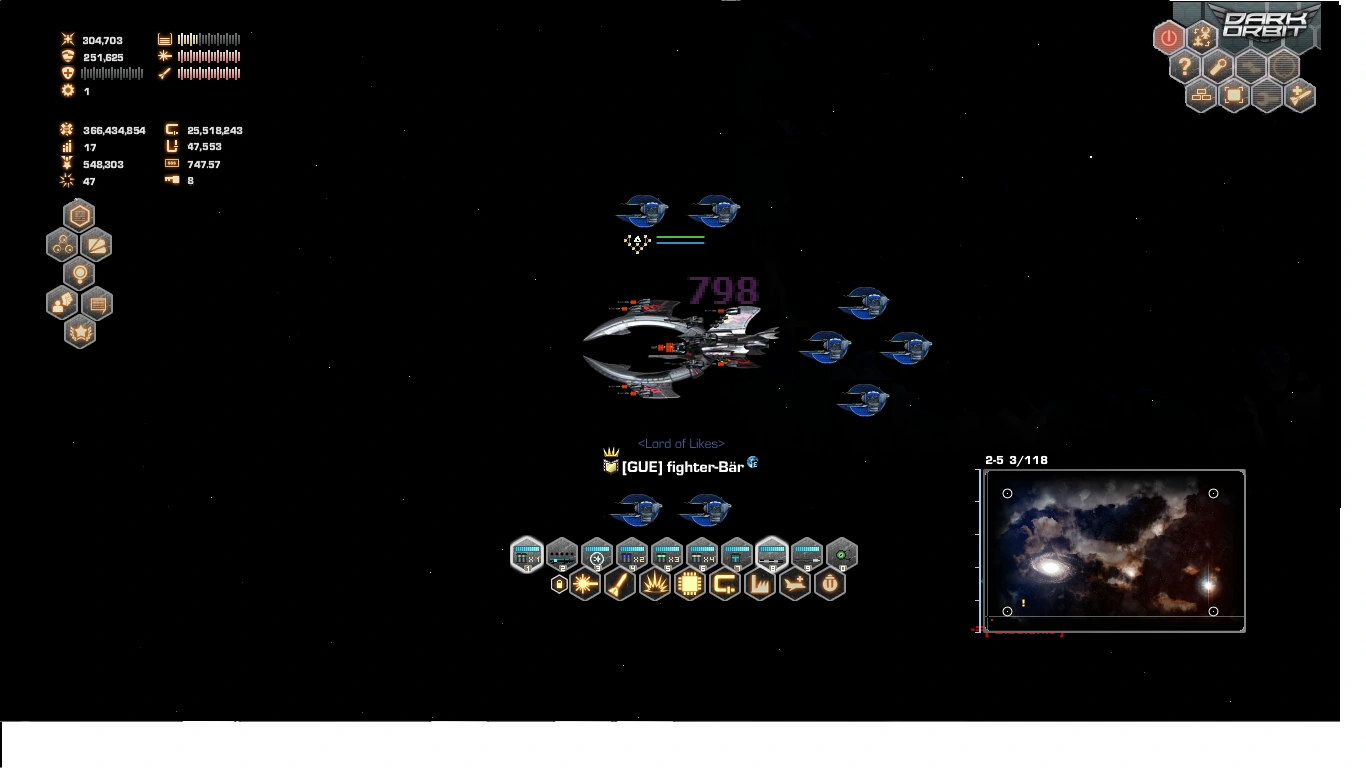Activate the rocket ammo in hotbar slot 4

point(633,553)
